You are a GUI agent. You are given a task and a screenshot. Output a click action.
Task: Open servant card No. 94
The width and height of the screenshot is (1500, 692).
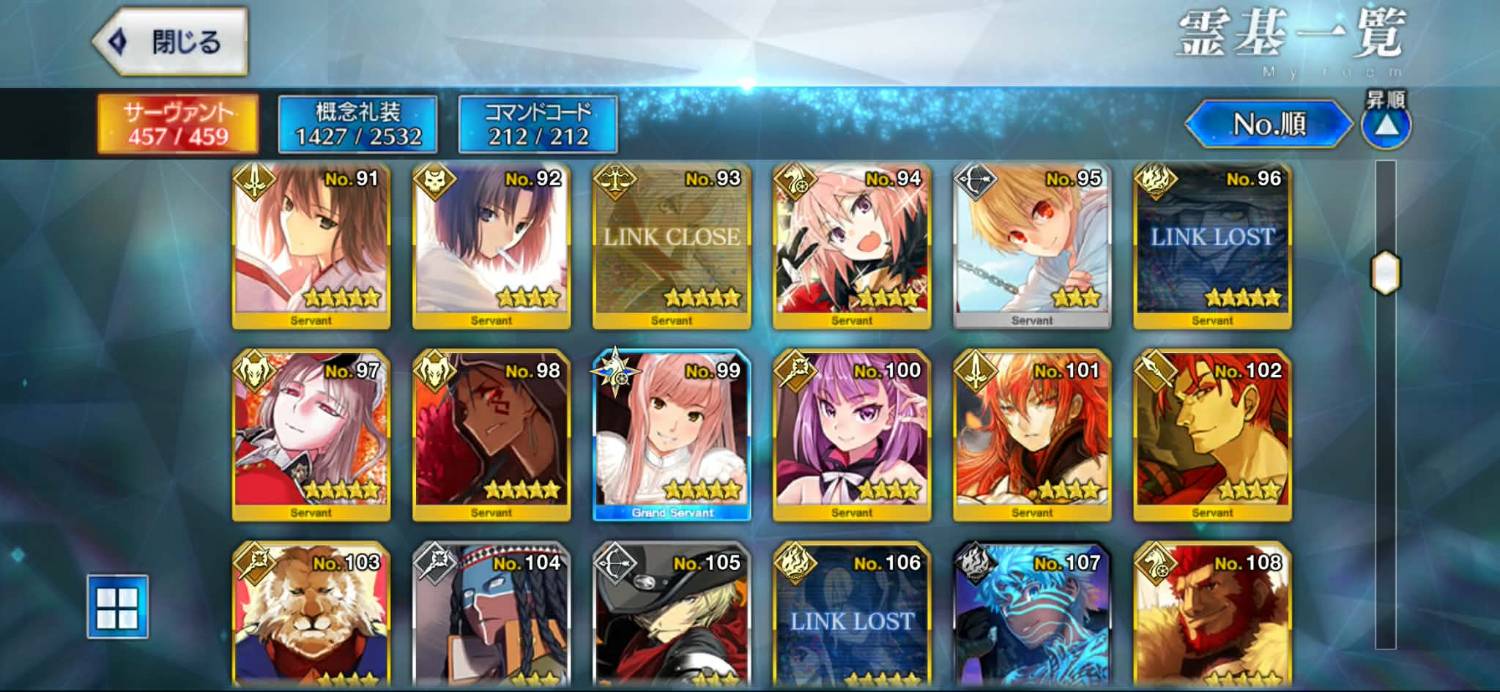[x=851, y=245]
